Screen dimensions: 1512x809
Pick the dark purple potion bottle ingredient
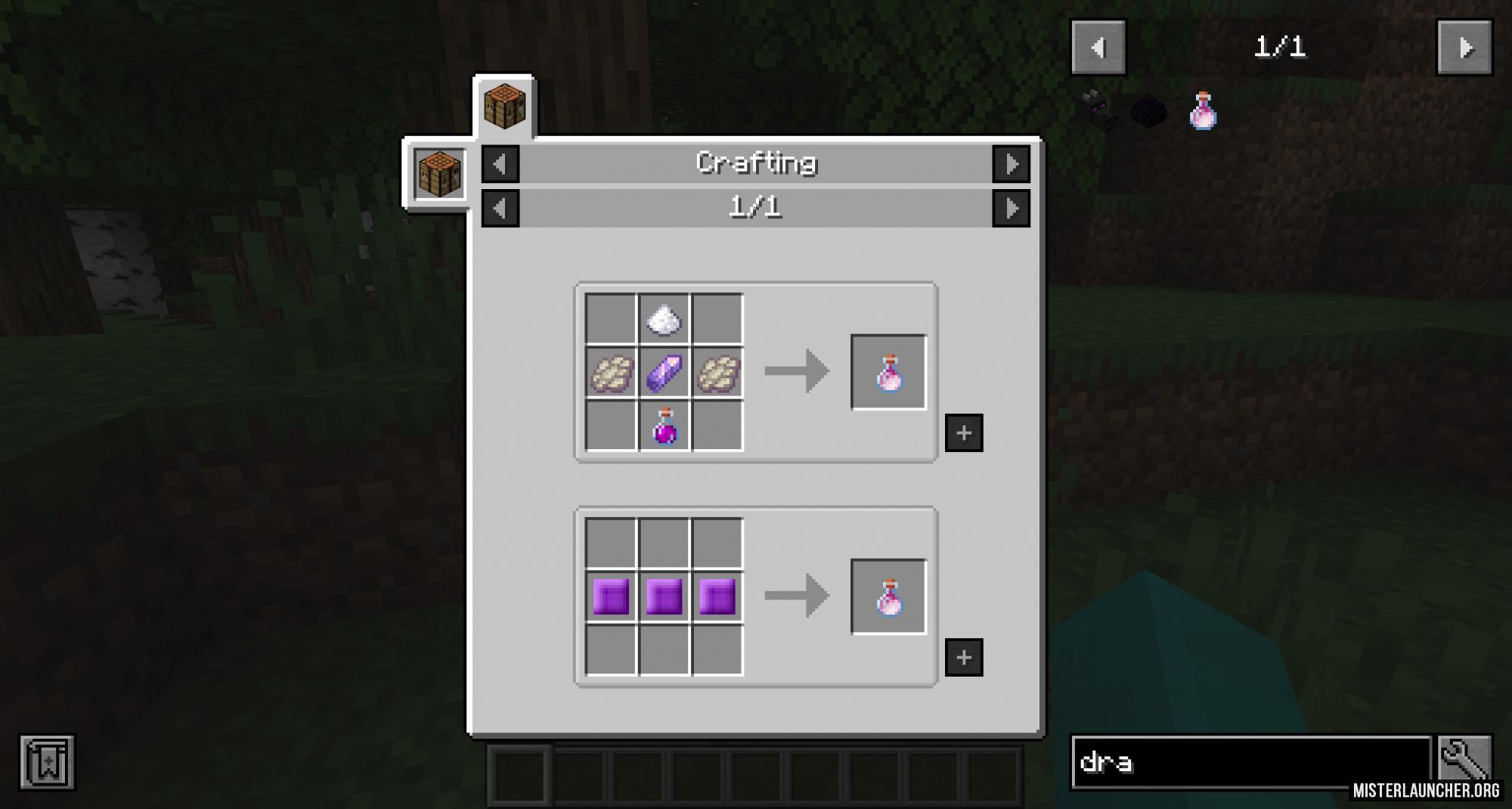tap(664, 426)
